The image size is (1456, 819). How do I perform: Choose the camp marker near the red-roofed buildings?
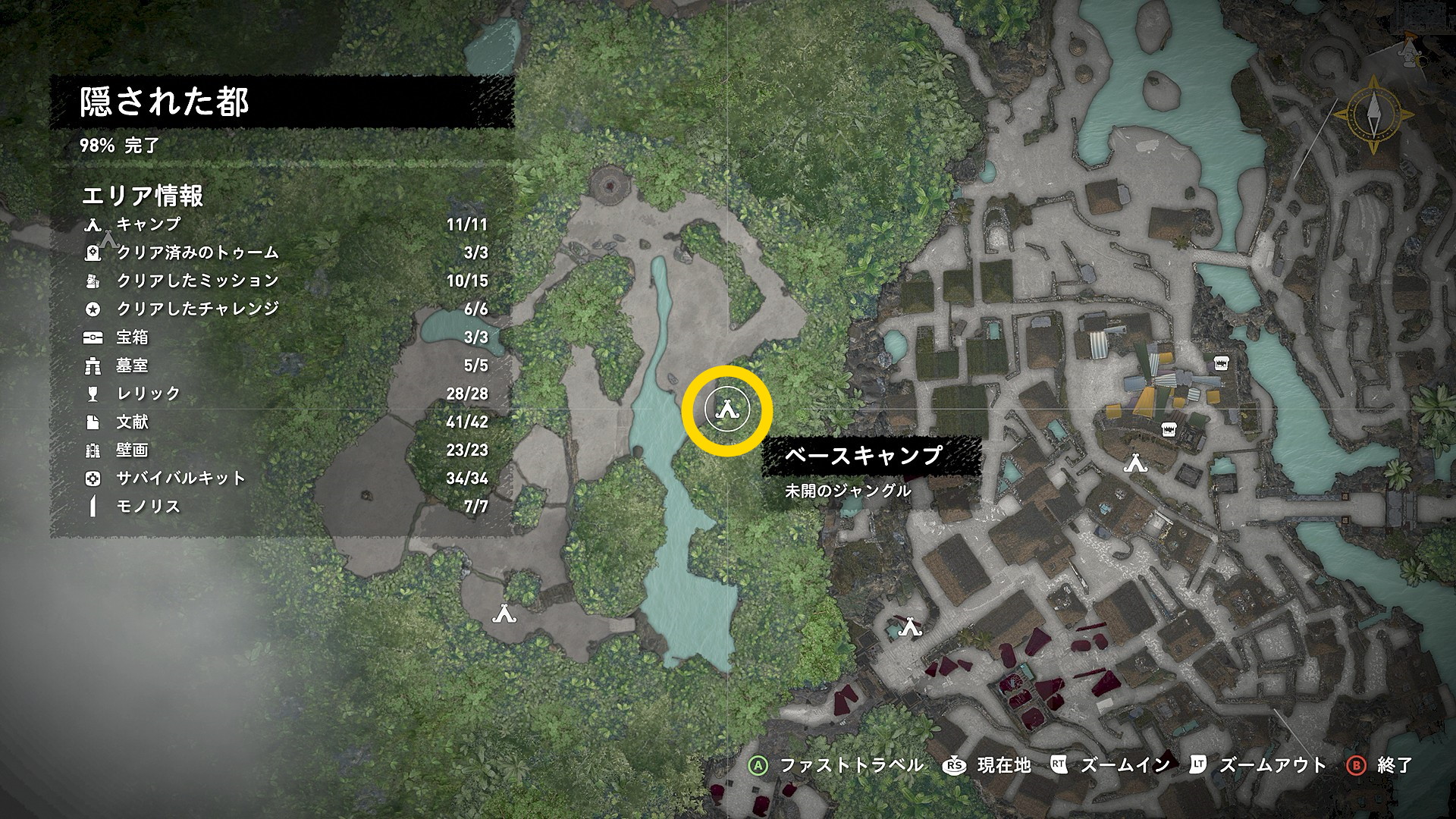click(909, 627)
